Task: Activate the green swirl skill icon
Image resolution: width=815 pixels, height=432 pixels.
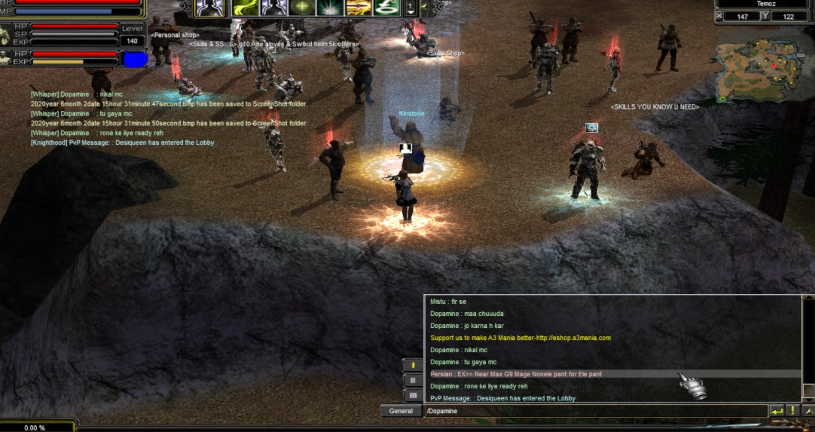Action: [x=244, y=7]
